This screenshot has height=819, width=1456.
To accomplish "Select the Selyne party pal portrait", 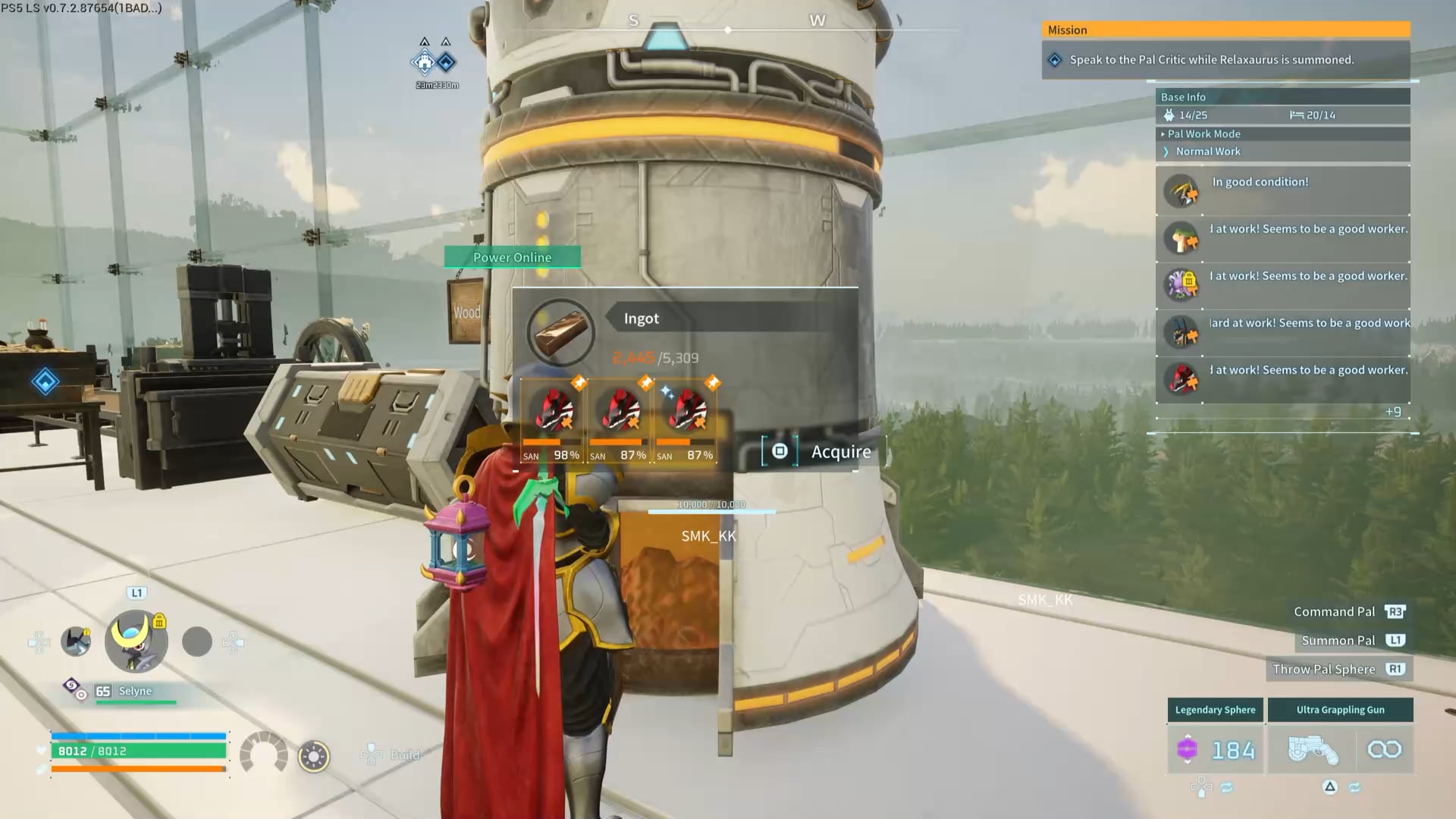I will 136,642.
